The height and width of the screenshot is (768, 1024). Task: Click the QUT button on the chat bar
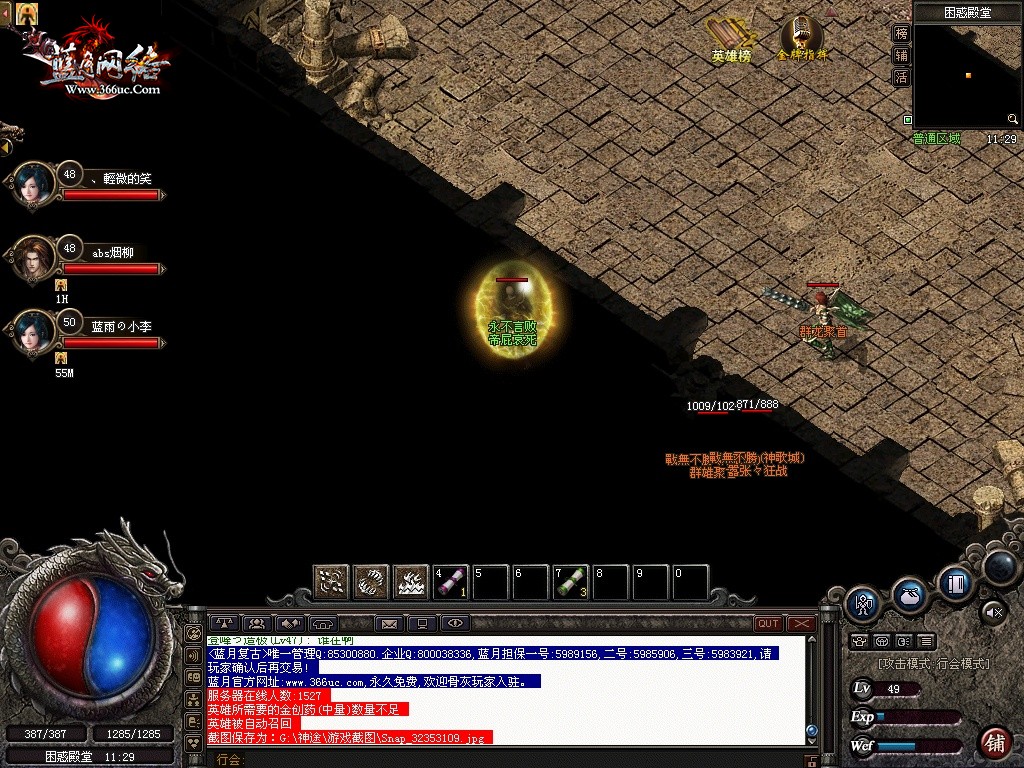pyautogui.click(x=768, y=624)
